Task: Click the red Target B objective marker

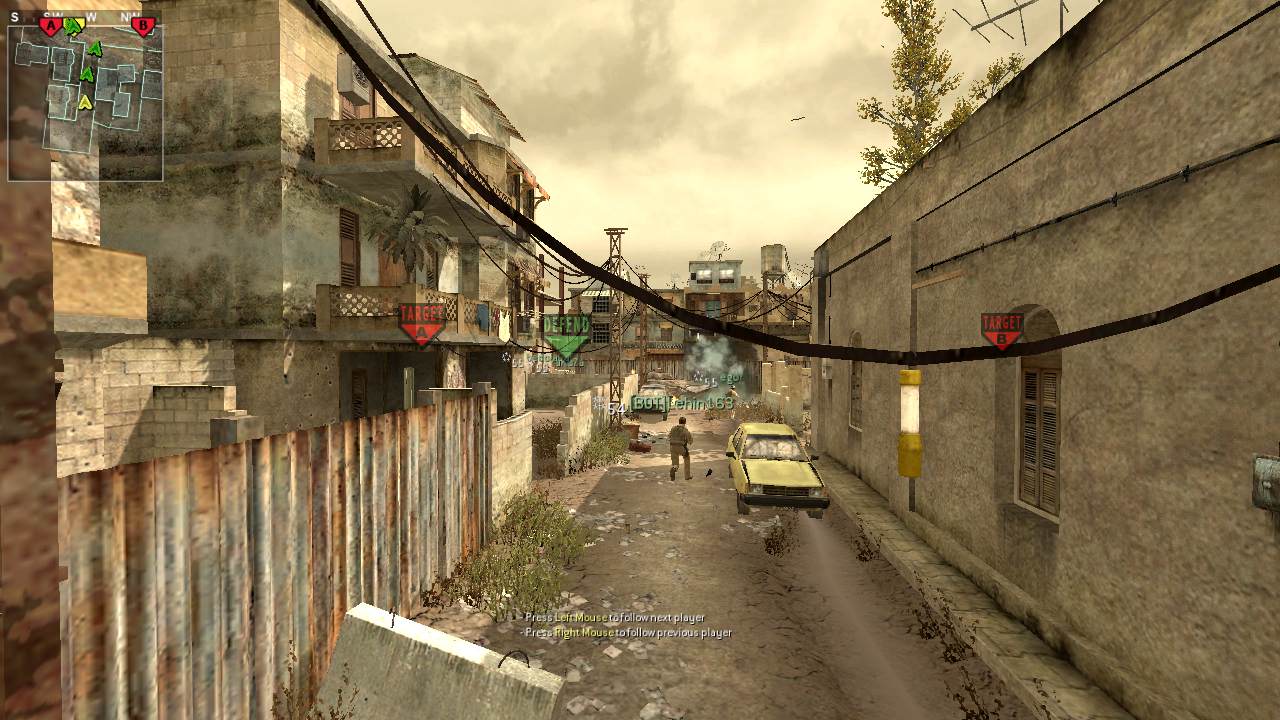Action: tap(1001, 329)
